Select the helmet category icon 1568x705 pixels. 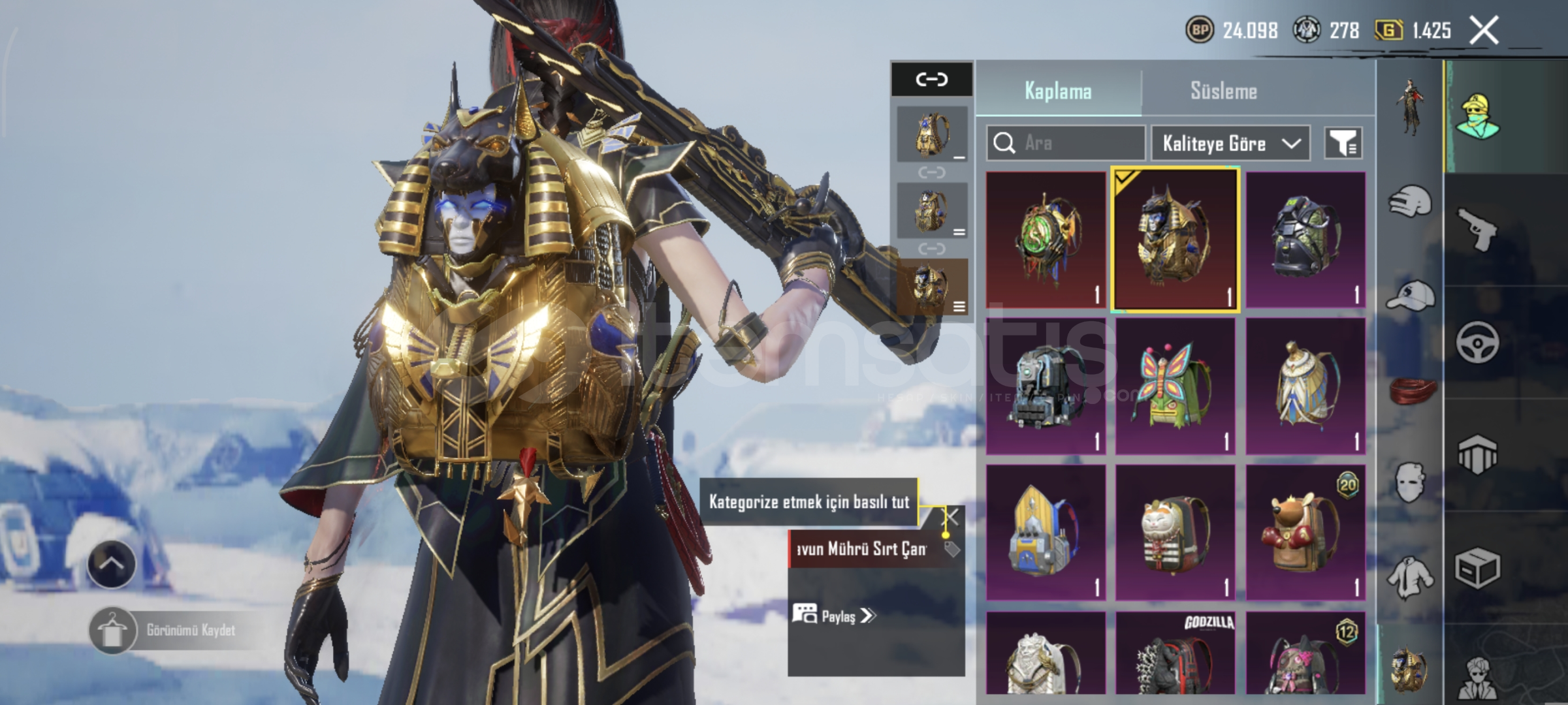[1409, 201]
